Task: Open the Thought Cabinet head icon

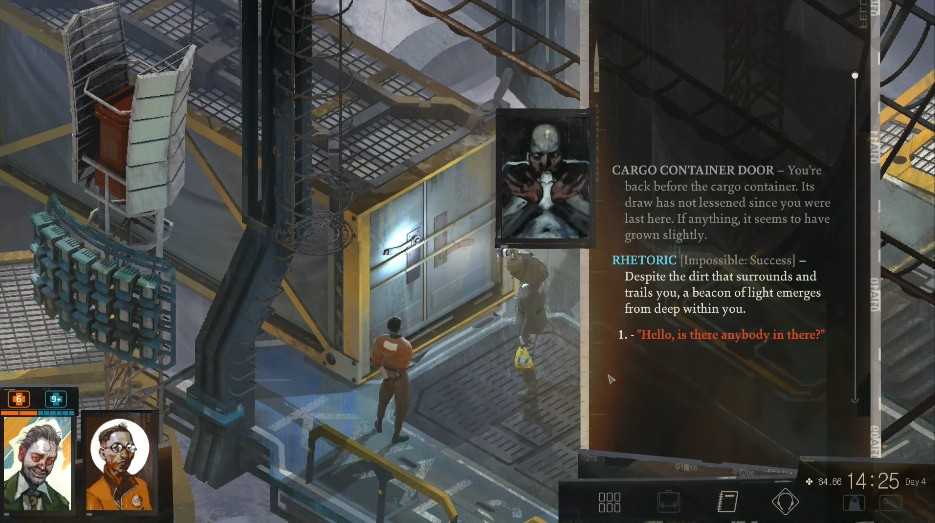Action: pyautogui.click(x=785, y=502)
